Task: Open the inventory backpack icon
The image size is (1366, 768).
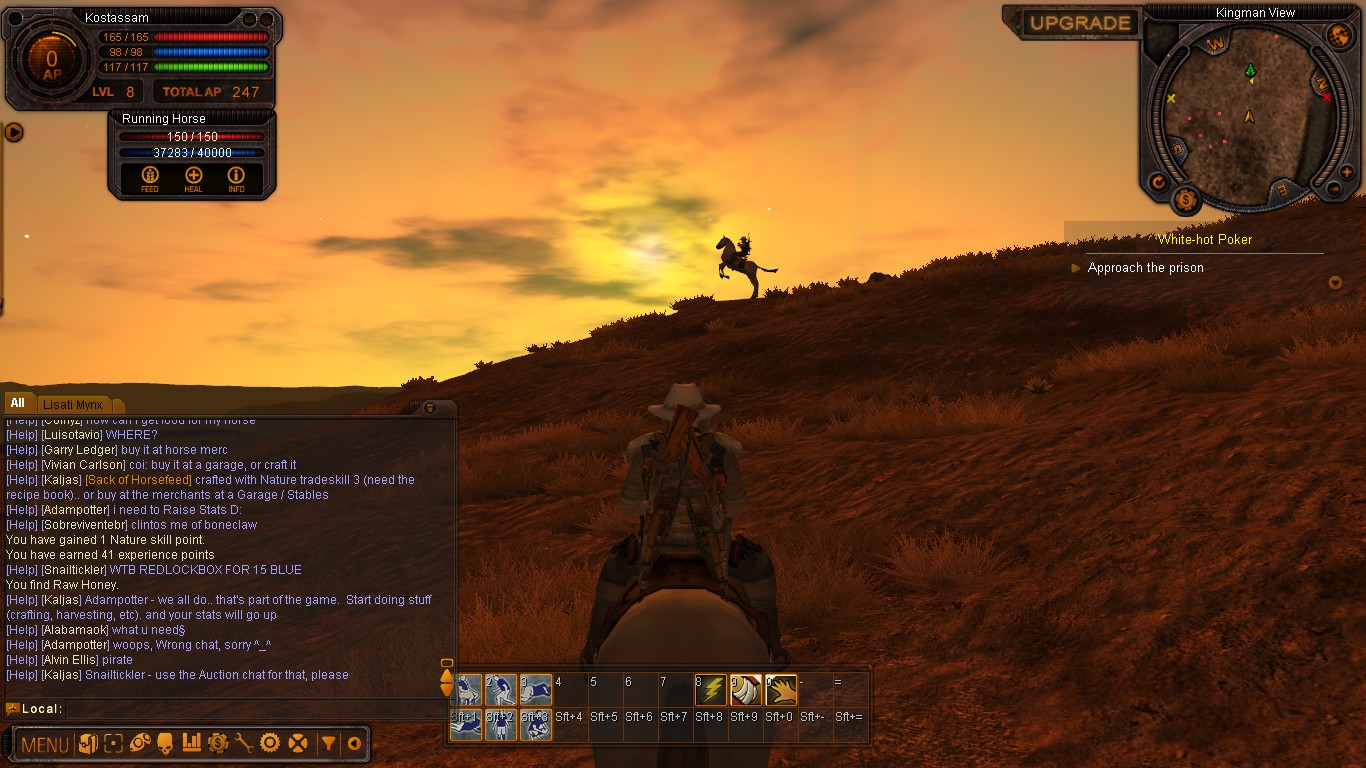Action: pos(89,743)
